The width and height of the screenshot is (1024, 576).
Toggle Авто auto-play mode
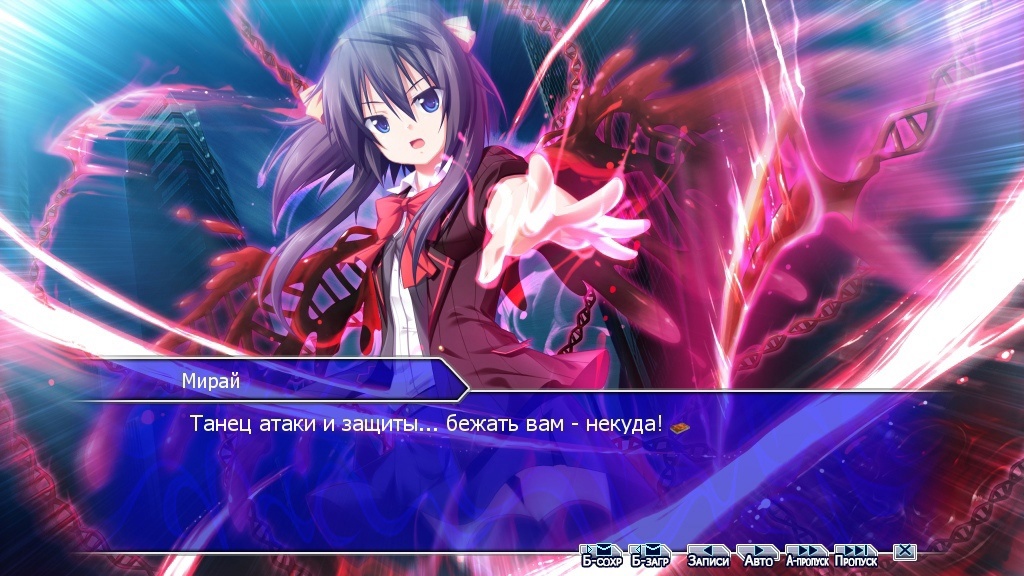pyautogui.click(x=757, y=555)
